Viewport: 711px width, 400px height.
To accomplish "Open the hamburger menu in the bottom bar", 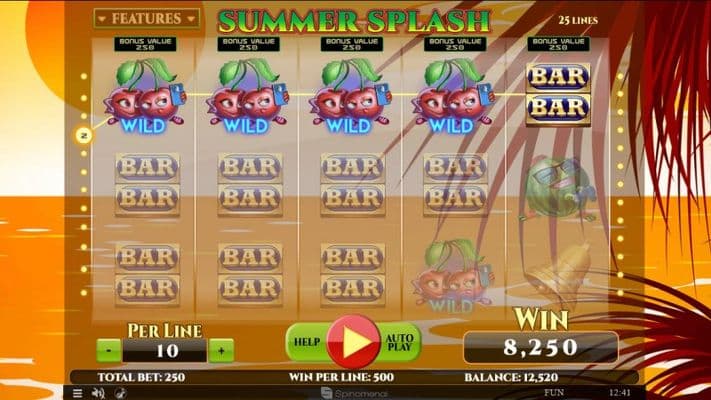I will [x=78, y=393].
